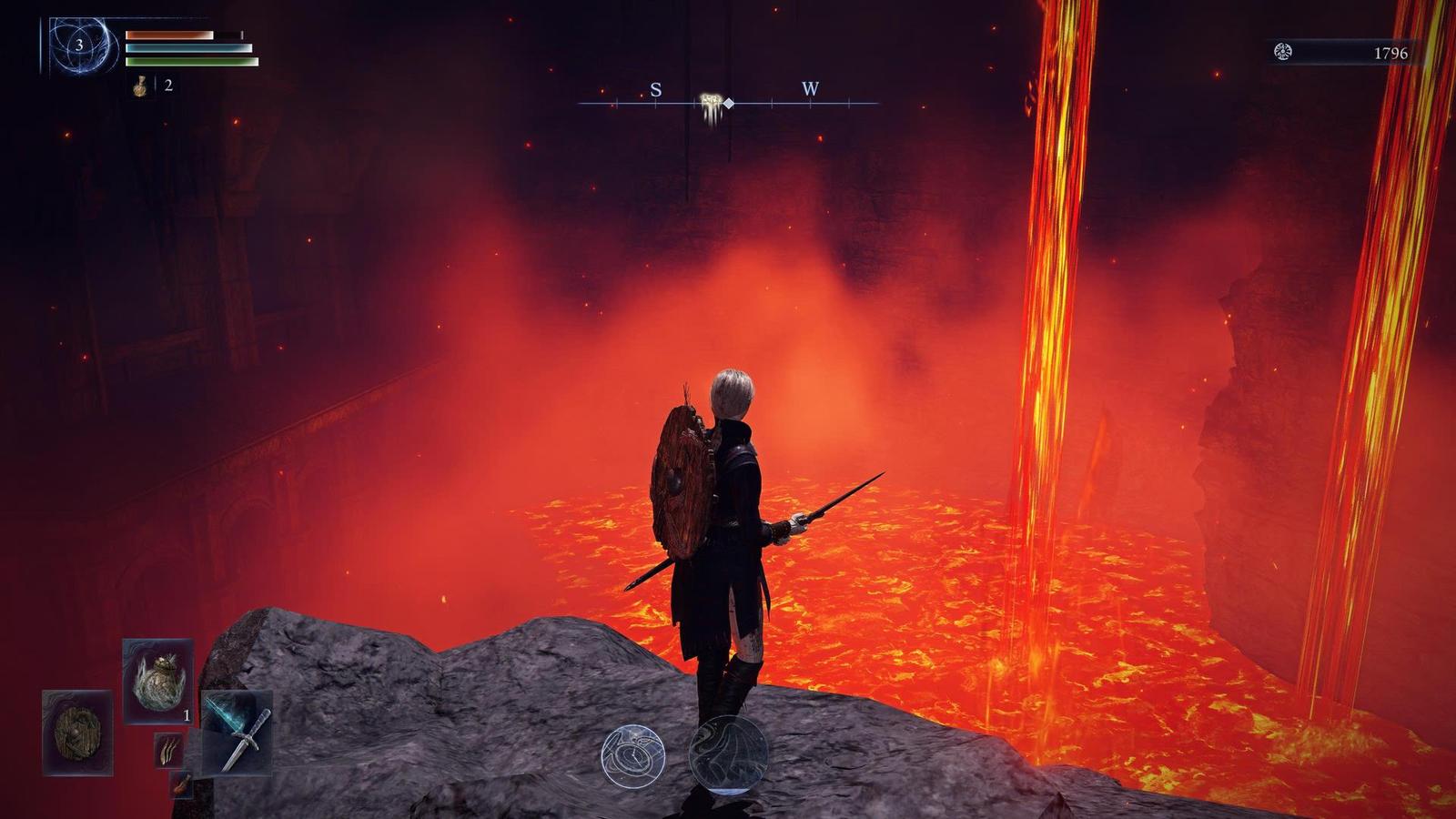
Task: Click the diamond marker on the compass
Action: pyautogui.click(x=726, y=103)
